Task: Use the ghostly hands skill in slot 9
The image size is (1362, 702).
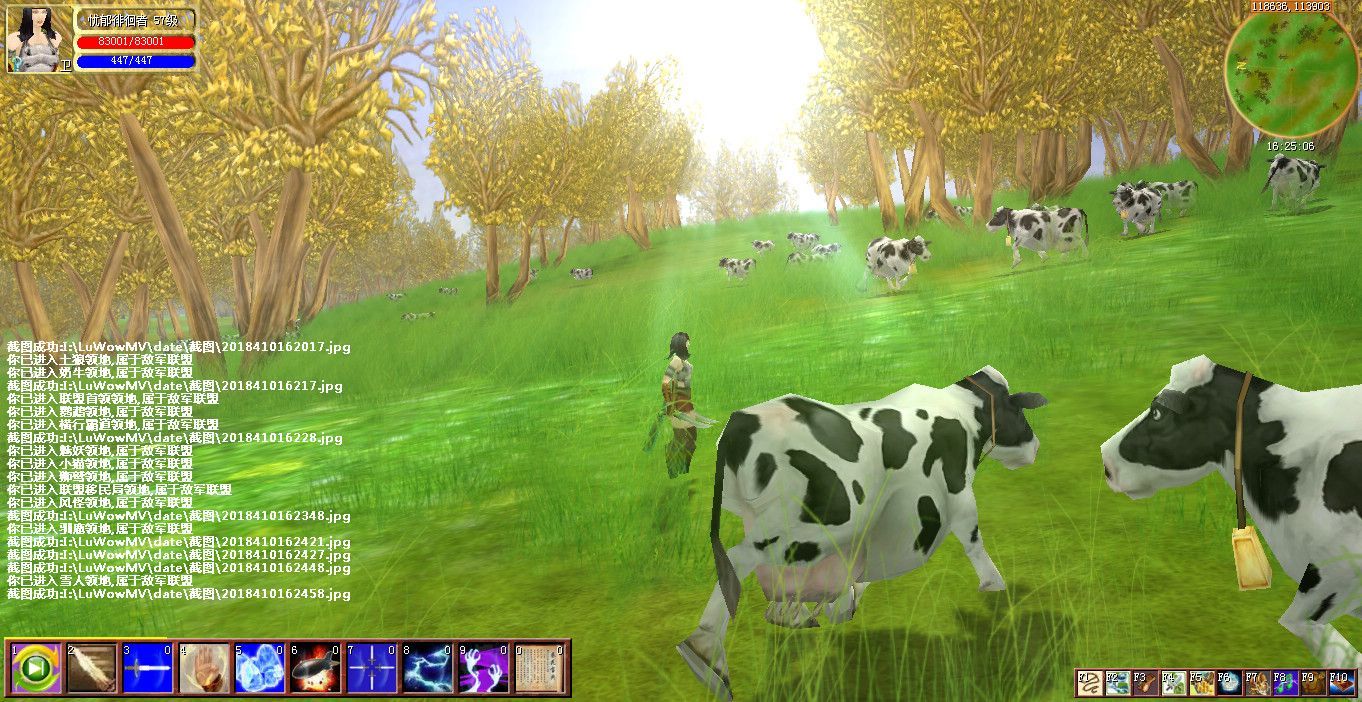Action: [484, 668]
